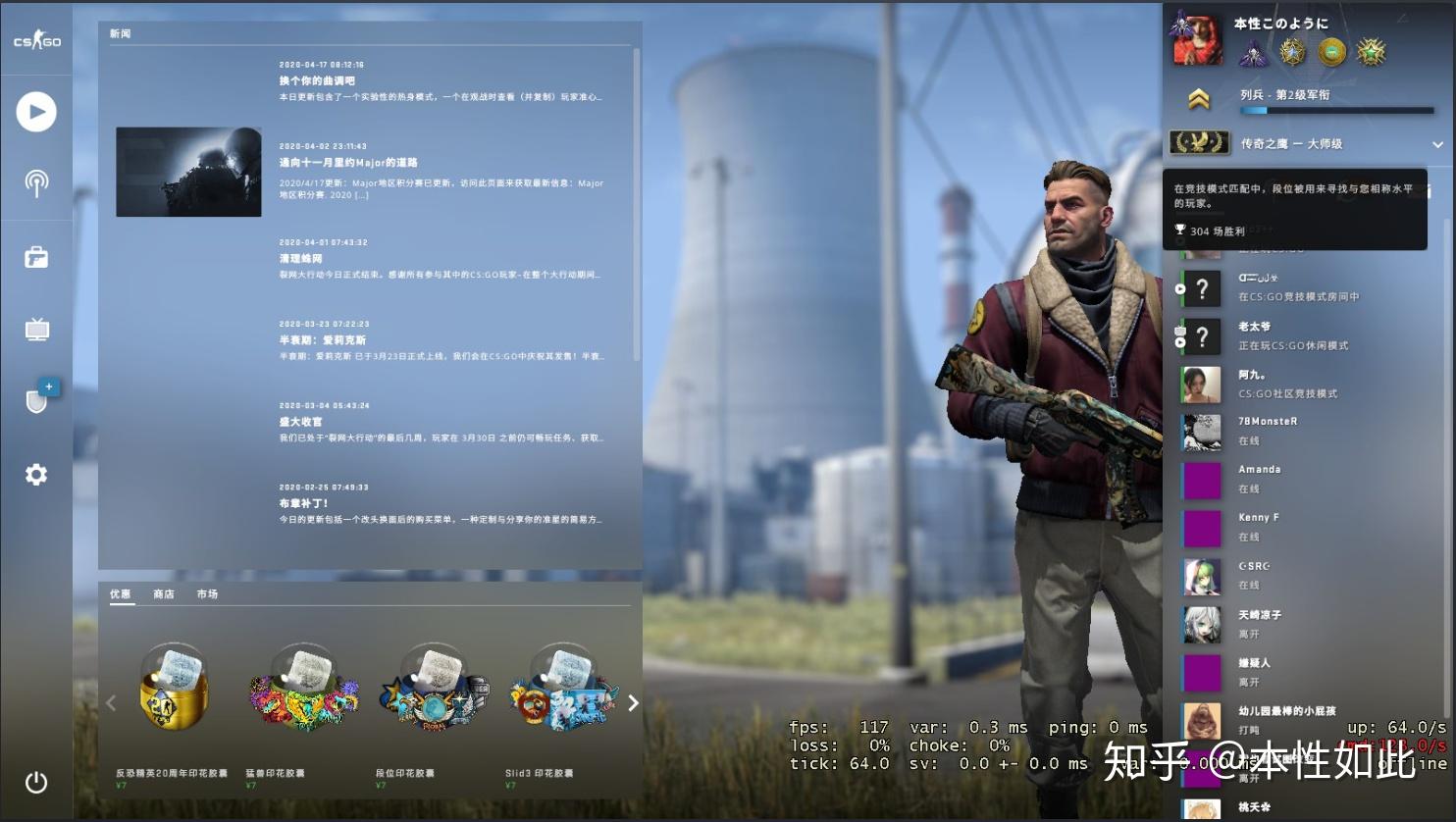Click the right arrow of the capsule carousel

tap(633, 703)
